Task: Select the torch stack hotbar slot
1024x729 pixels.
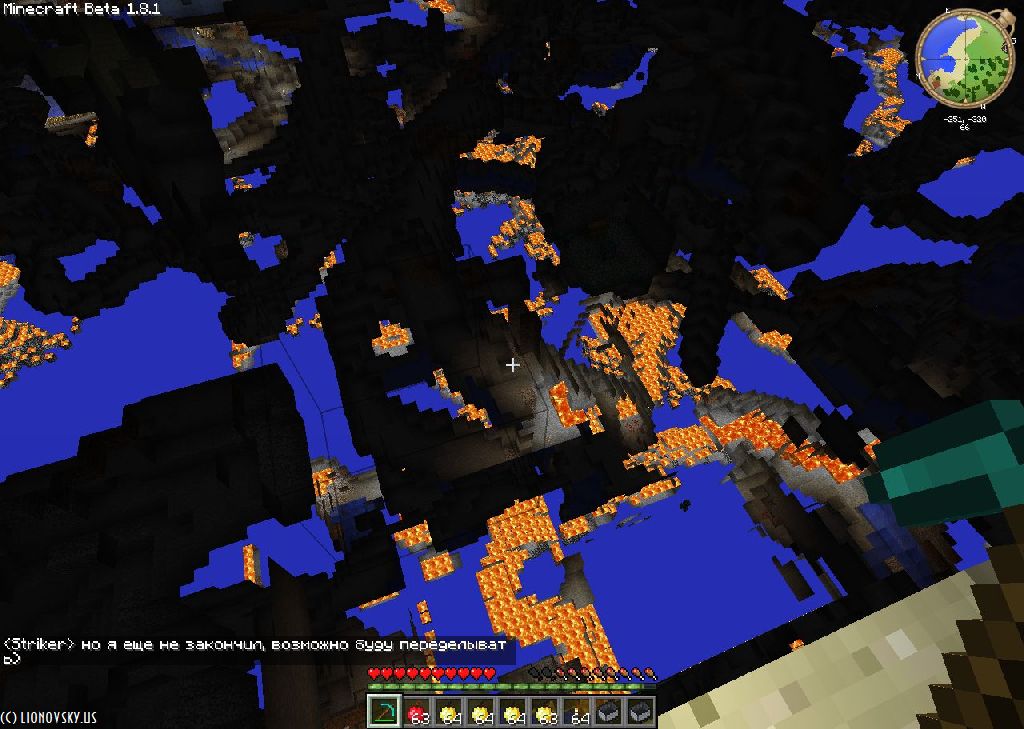Action: click(x=577, y=712)
